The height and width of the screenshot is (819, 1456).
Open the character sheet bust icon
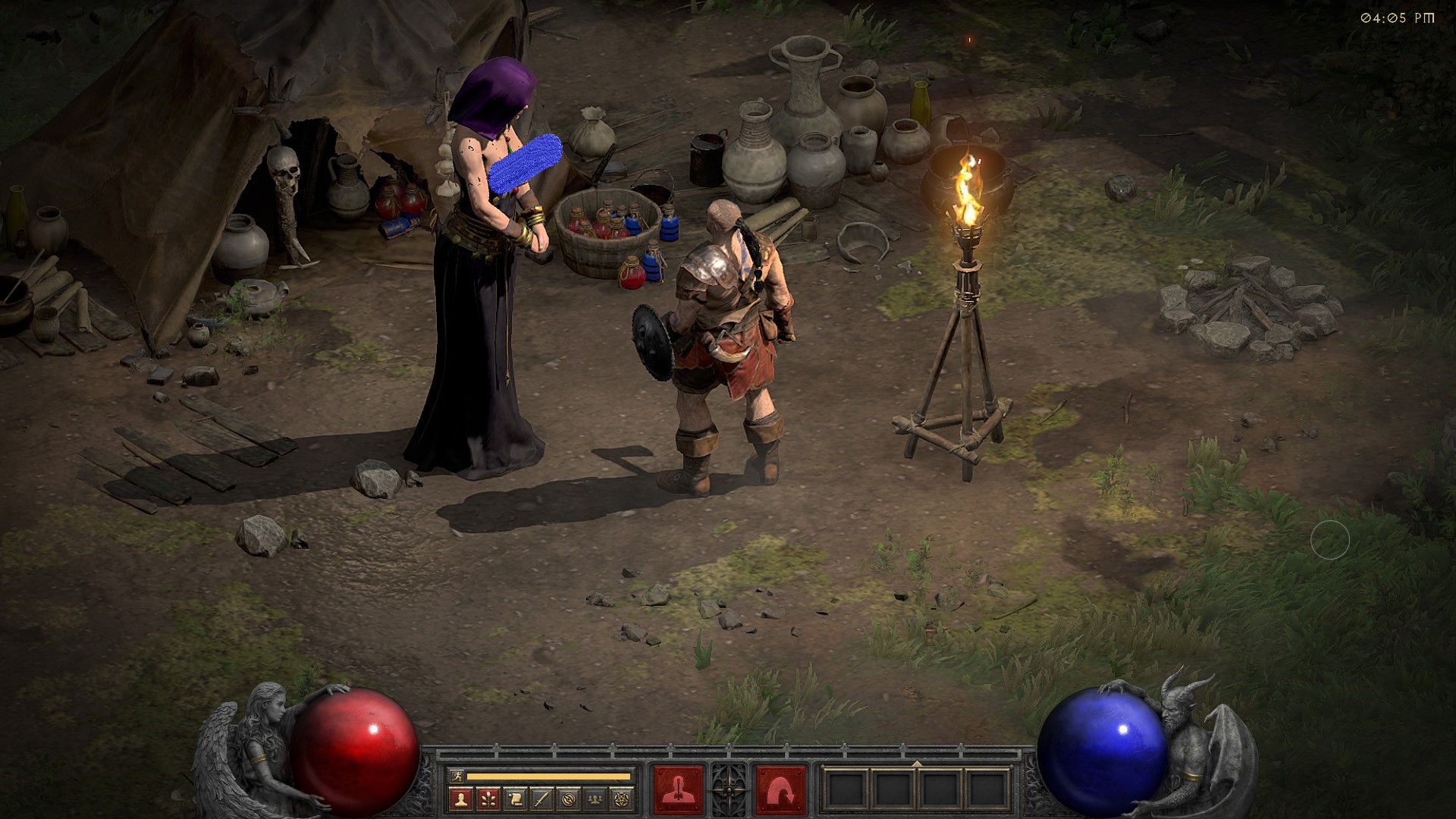click(460, 799)
